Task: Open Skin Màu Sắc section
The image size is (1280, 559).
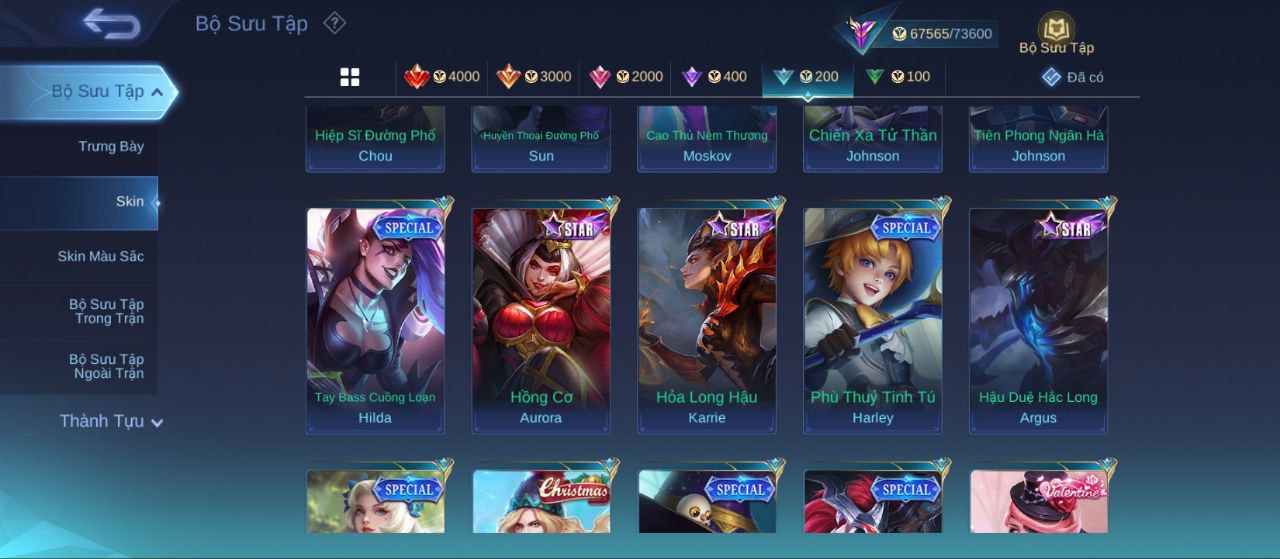Action: [x=100, y=257]
